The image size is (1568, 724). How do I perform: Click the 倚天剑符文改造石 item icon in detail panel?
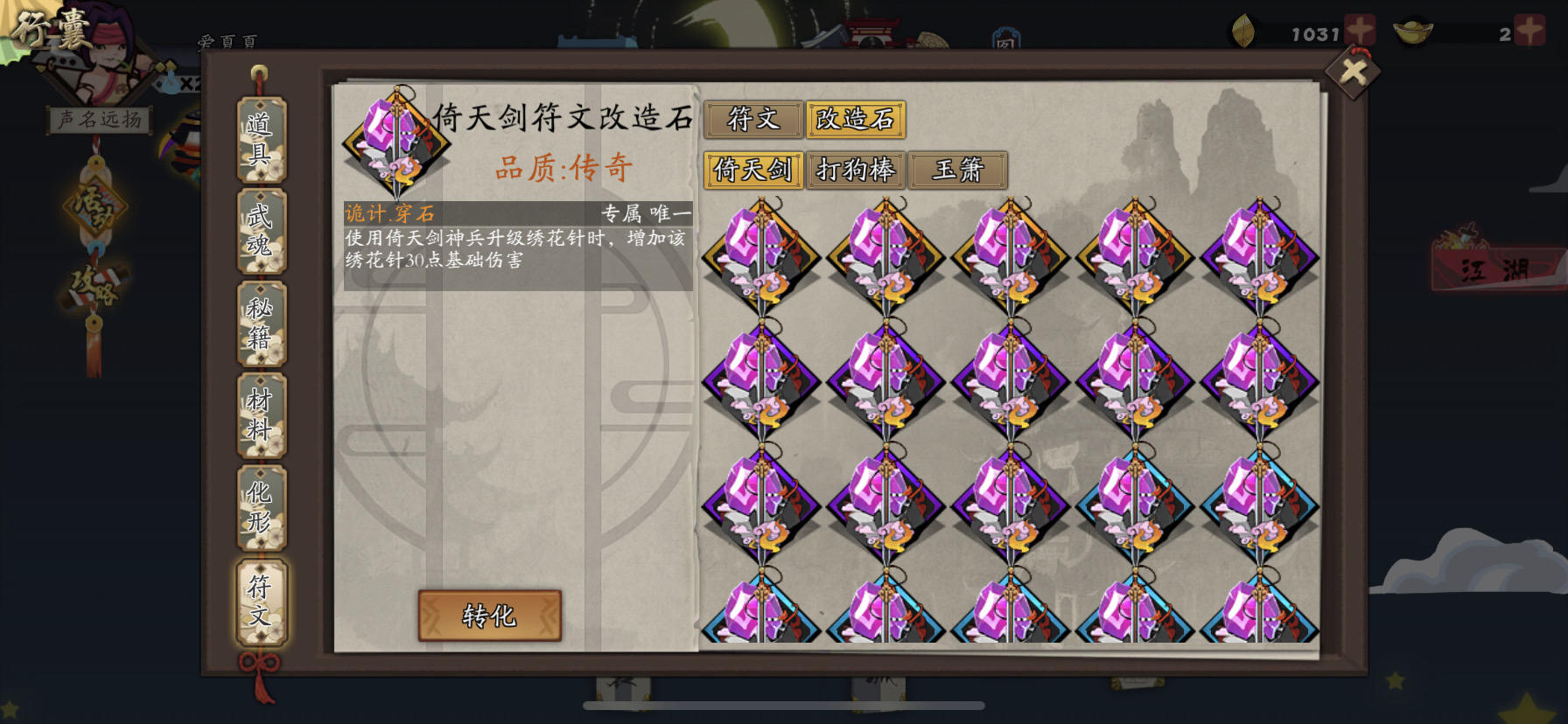click(398, 143)
